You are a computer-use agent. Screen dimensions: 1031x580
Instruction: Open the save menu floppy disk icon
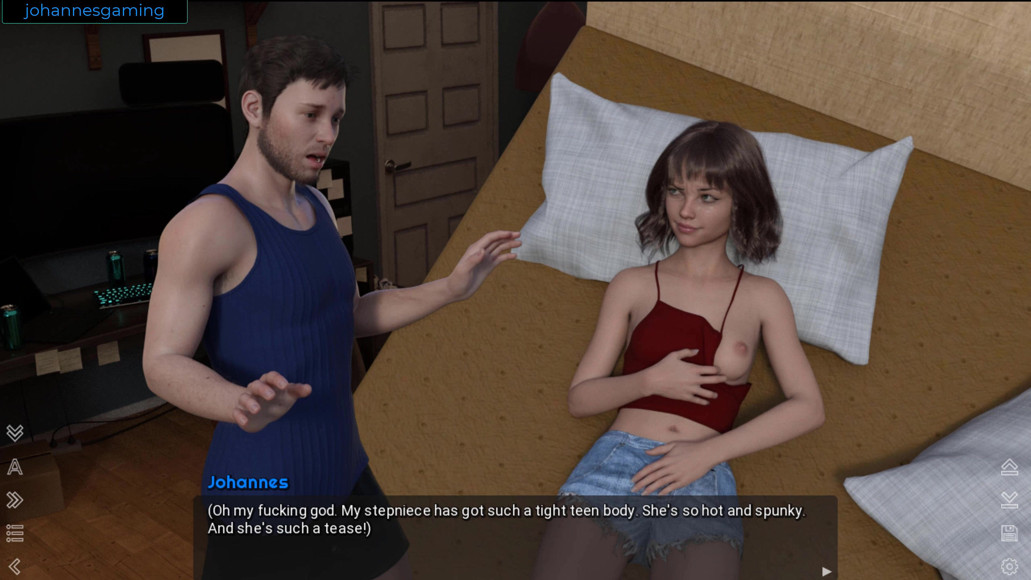pyautogui.click(x=1009, y=533)
